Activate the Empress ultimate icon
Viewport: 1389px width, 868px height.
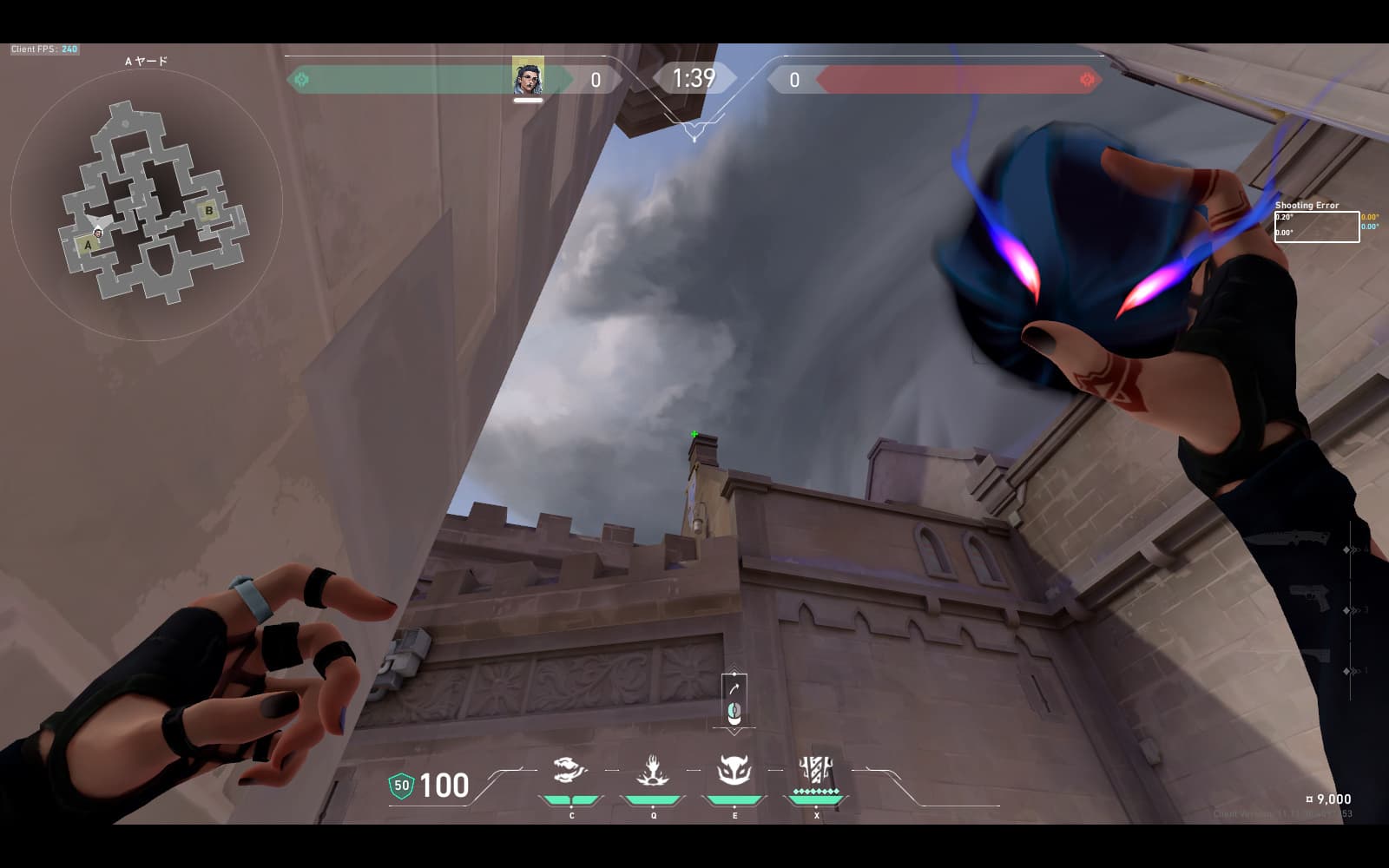(816, 769)
